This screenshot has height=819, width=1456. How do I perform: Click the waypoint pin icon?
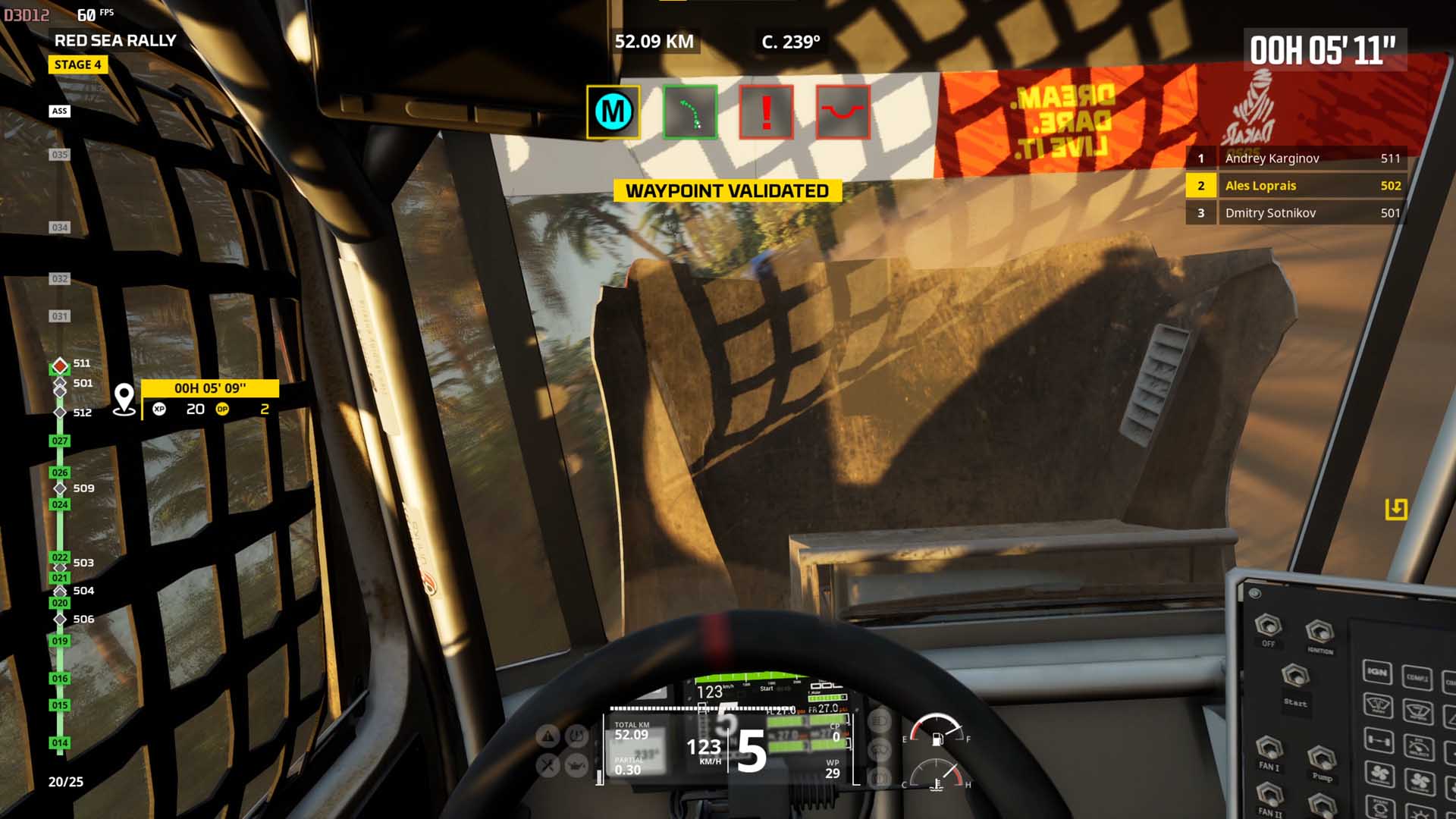[x=124, y=399]
